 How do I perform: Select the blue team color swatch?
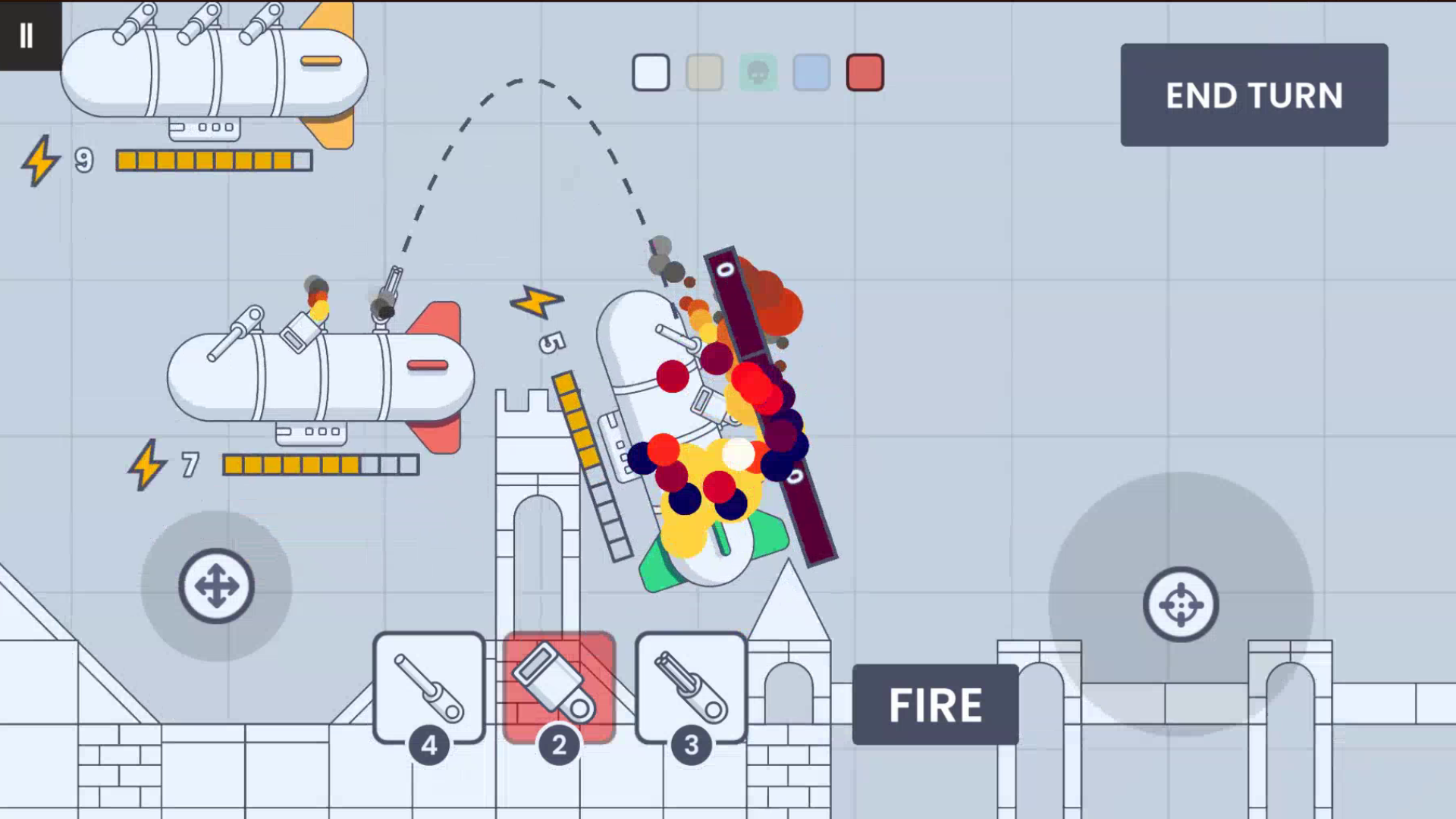(x=811, y=72)
